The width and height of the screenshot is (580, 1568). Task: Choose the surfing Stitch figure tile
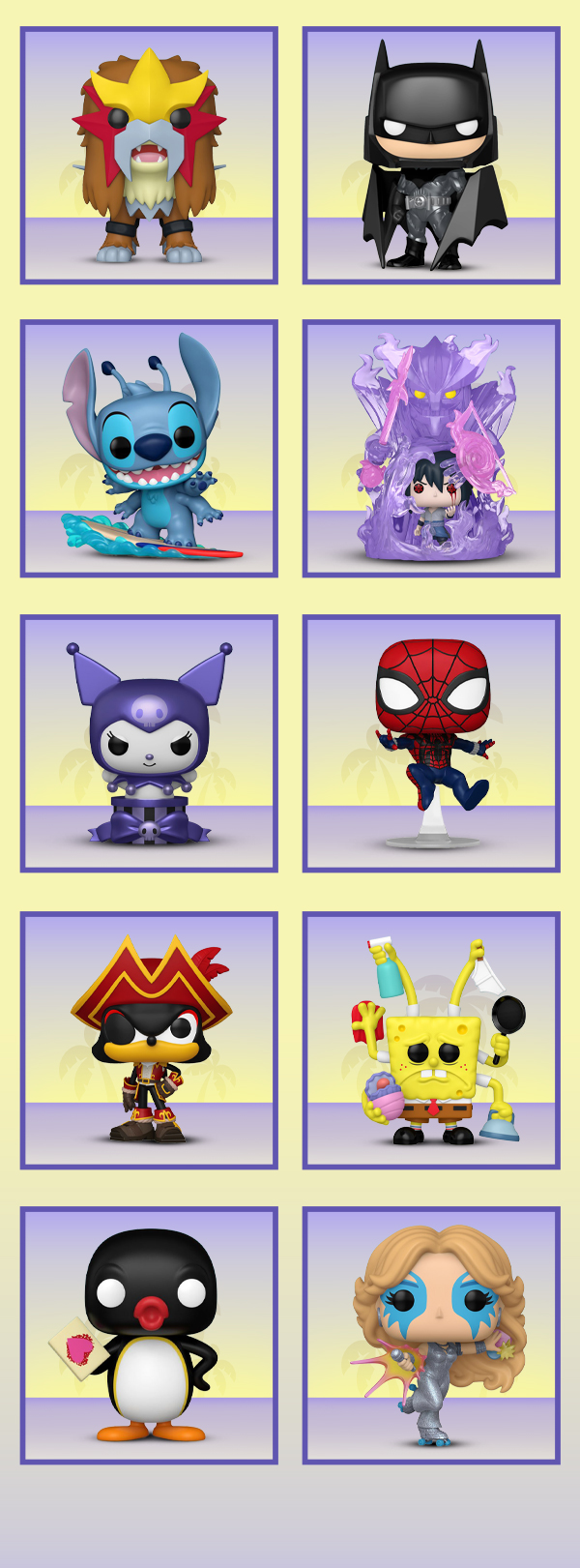click(x=149, y=449)
